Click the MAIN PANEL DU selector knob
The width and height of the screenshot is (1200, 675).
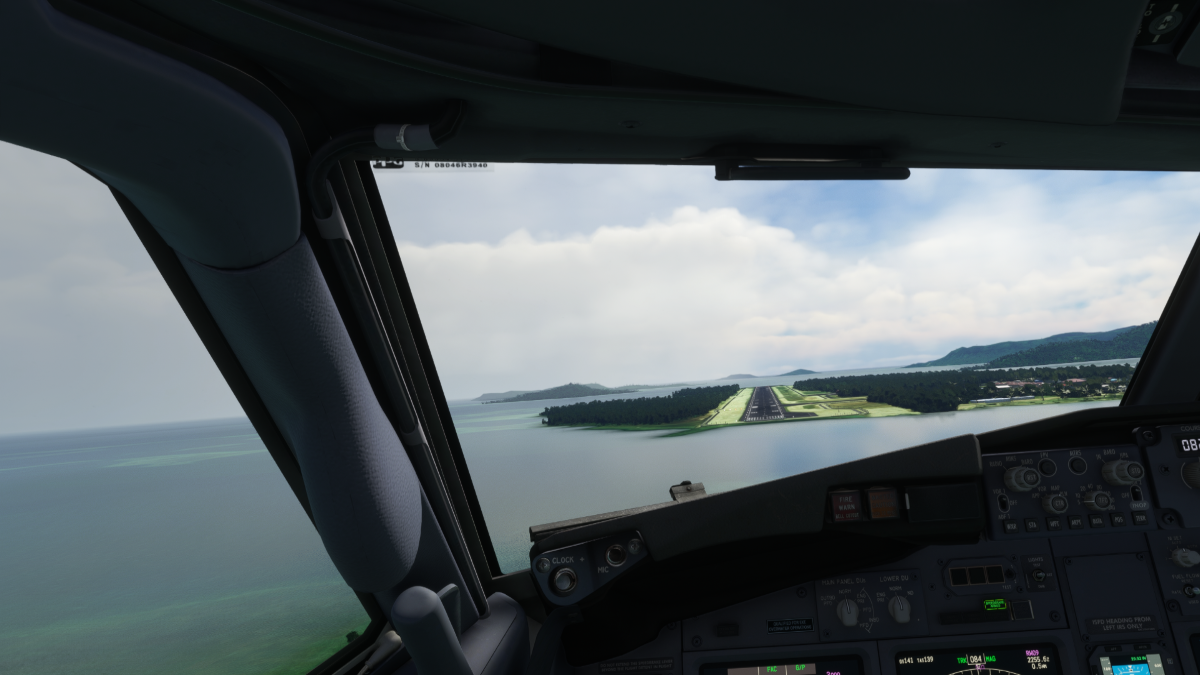[x=848, y=610]
